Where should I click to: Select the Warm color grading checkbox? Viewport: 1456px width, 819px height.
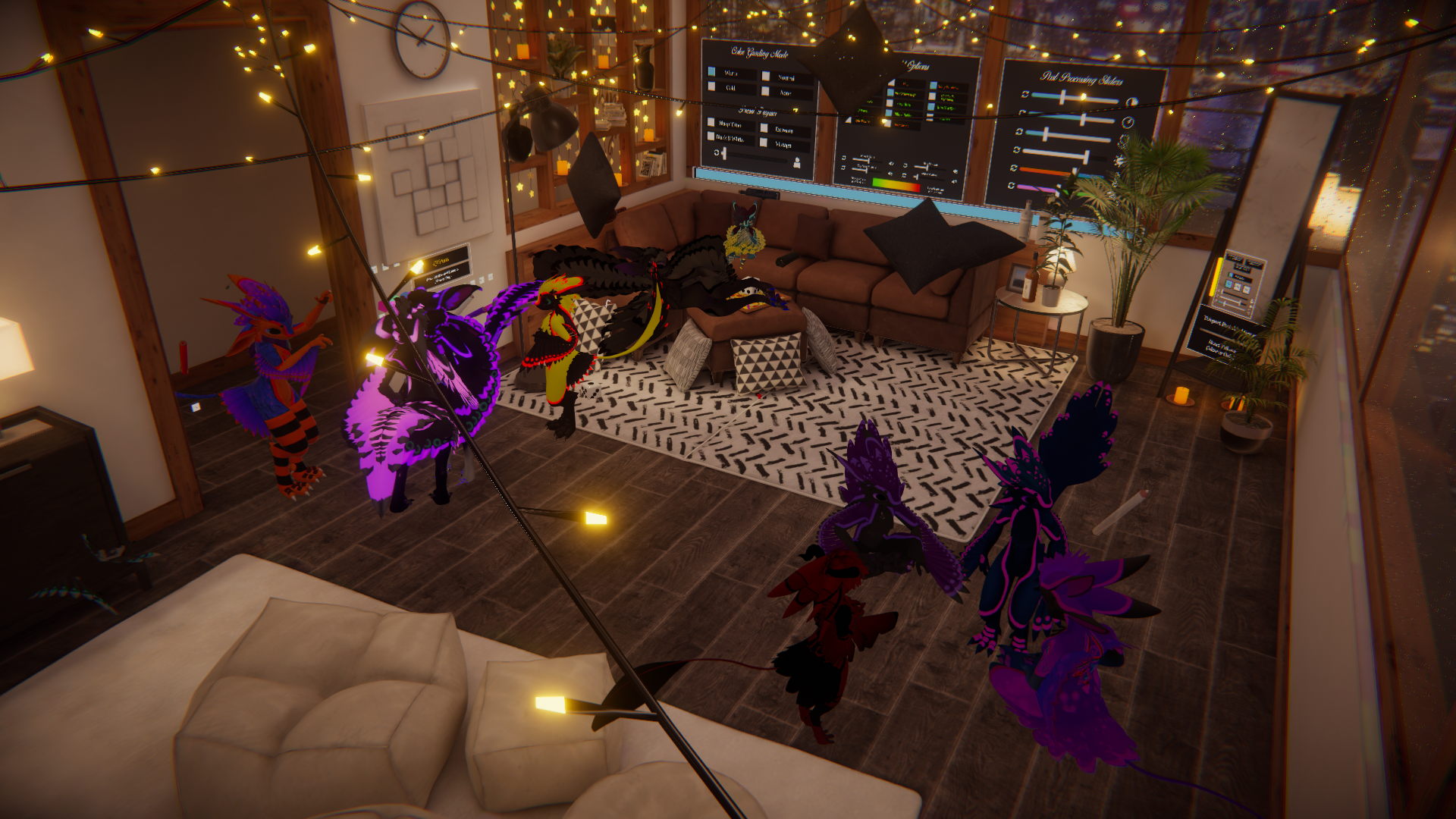coord(712,72)
